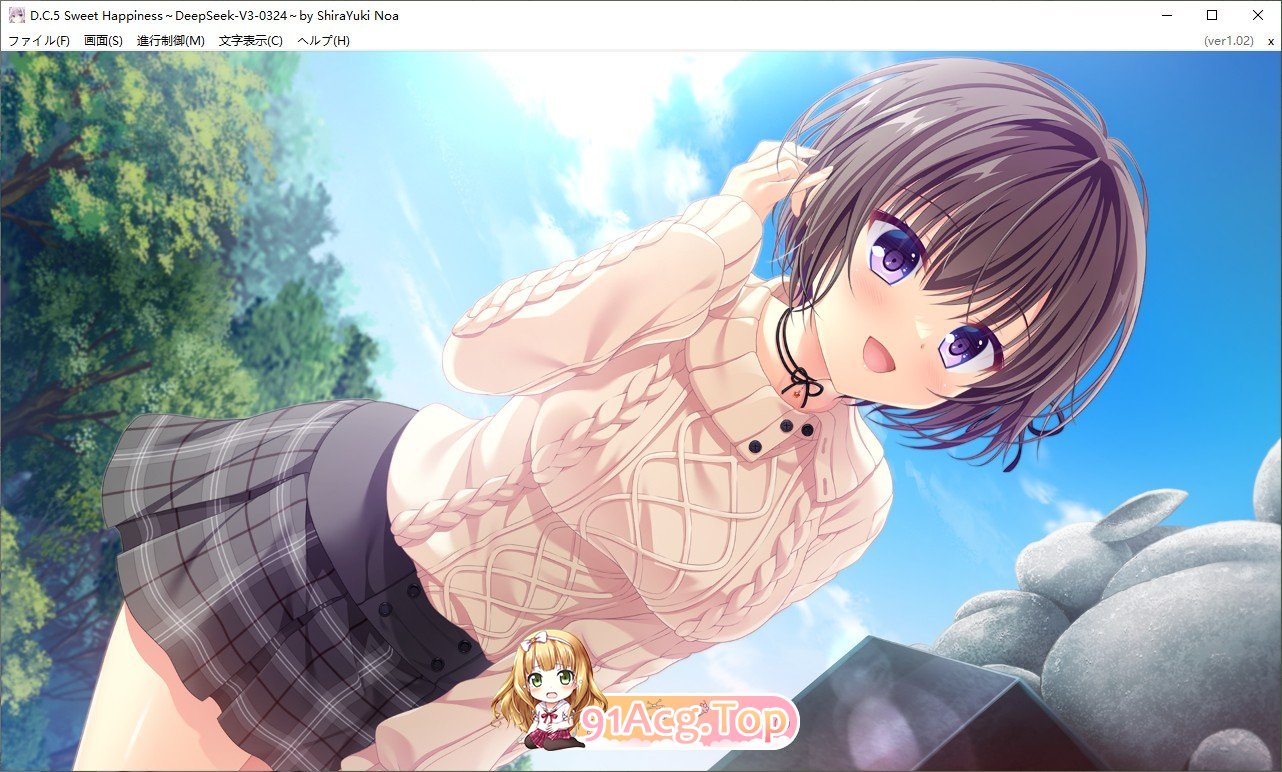Open the 進行制御(M) menu
This screenshot has height=772, width=1282.
[x=172, y=40]
